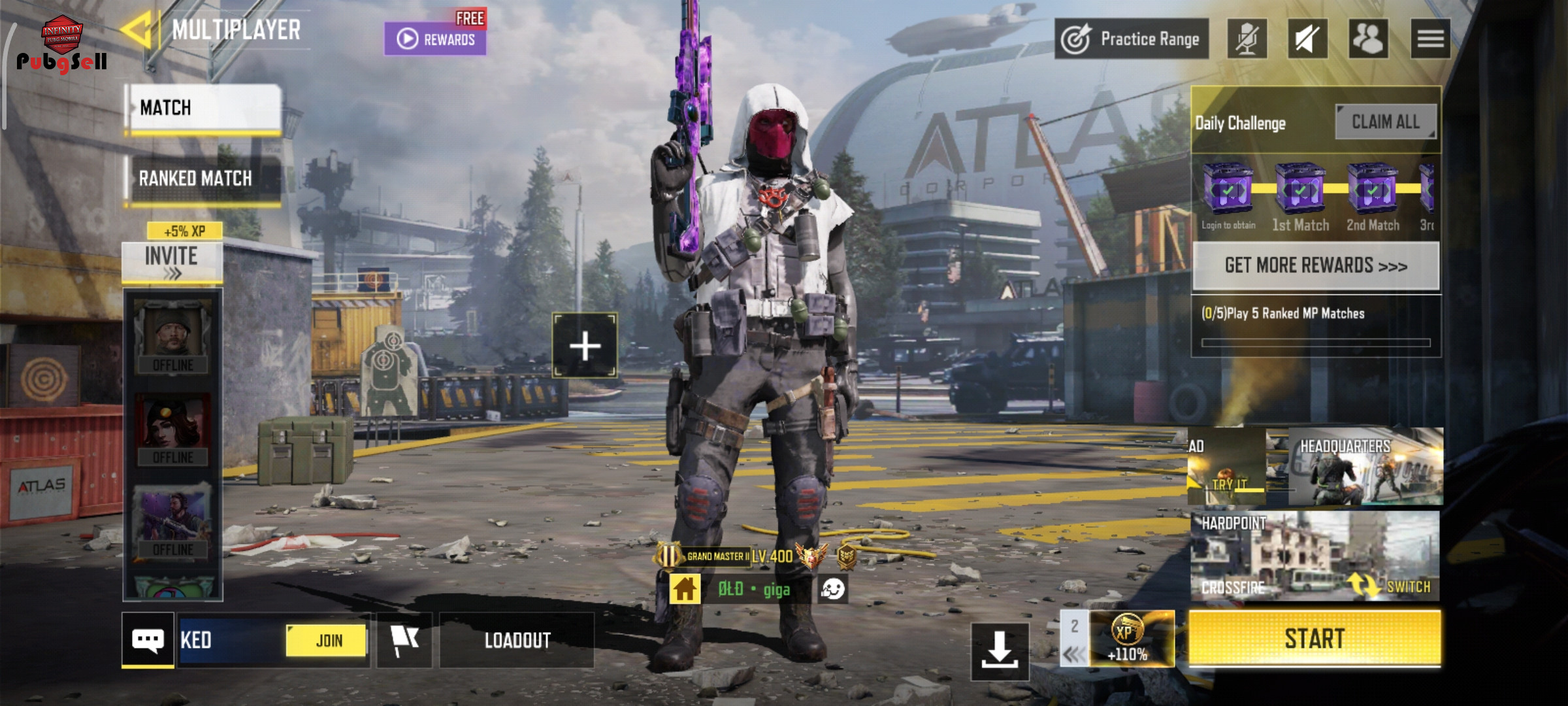Claim all Daily Challenge rewards

point(1385,122)
